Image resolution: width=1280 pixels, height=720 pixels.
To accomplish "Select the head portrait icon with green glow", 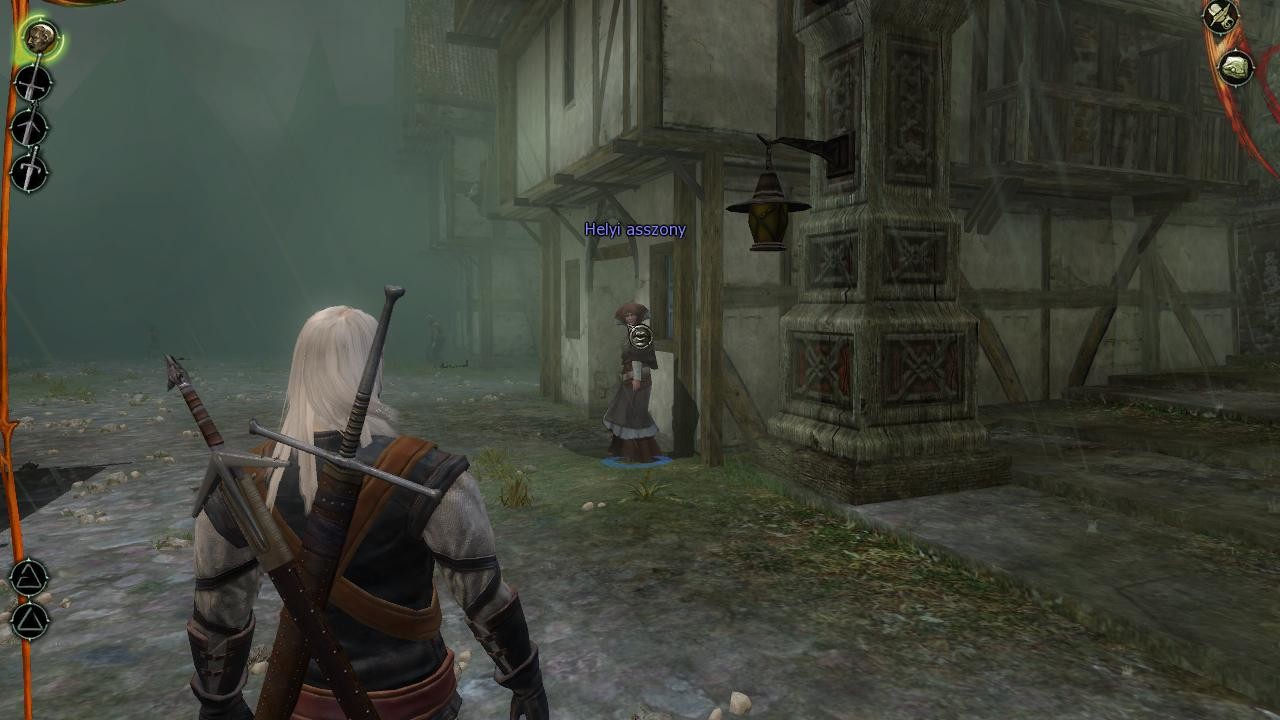I will point(39,39).
